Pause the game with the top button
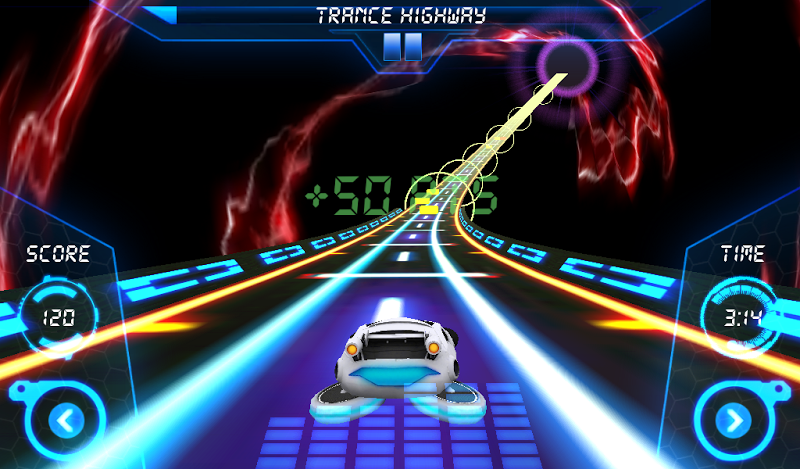This screenshot has width=800, height=469. (402, 46)
